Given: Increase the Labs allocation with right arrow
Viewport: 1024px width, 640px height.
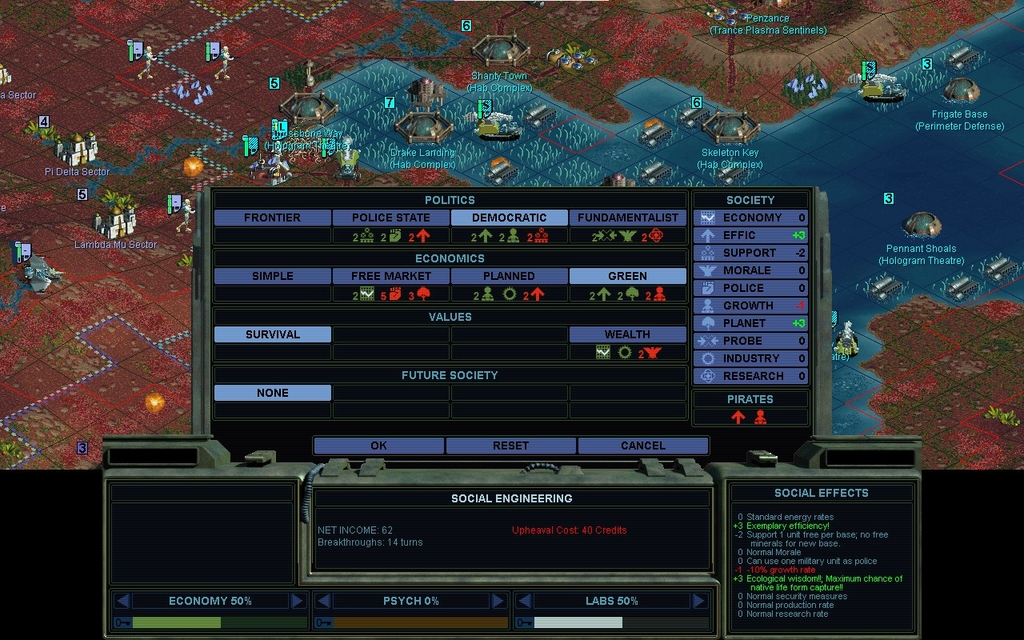Looking at the screenshot, I should (698, 601).
